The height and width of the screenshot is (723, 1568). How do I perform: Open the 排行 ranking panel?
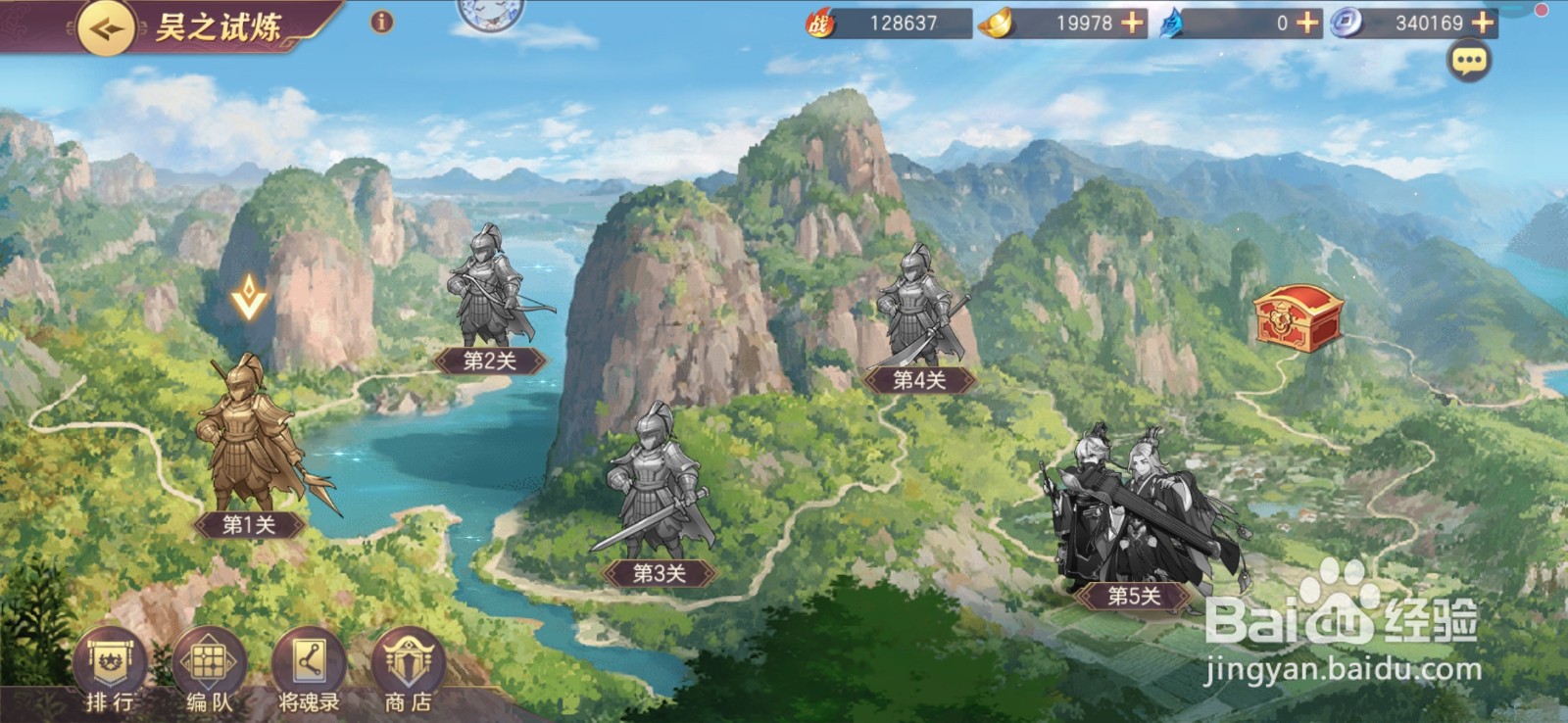coord(111,661)
